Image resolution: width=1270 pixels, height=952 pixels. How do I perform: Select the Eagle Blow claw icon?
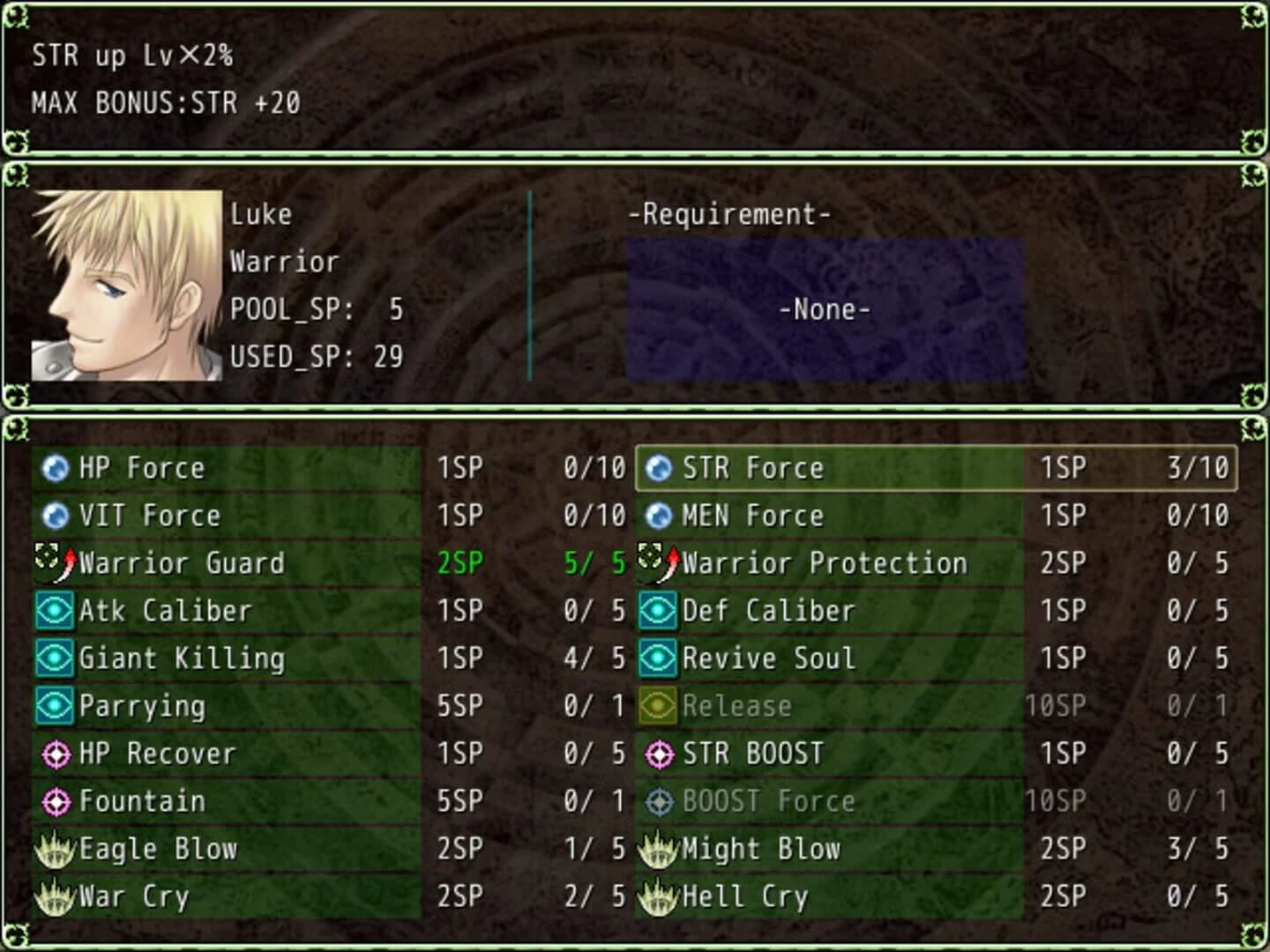(54, 849)
